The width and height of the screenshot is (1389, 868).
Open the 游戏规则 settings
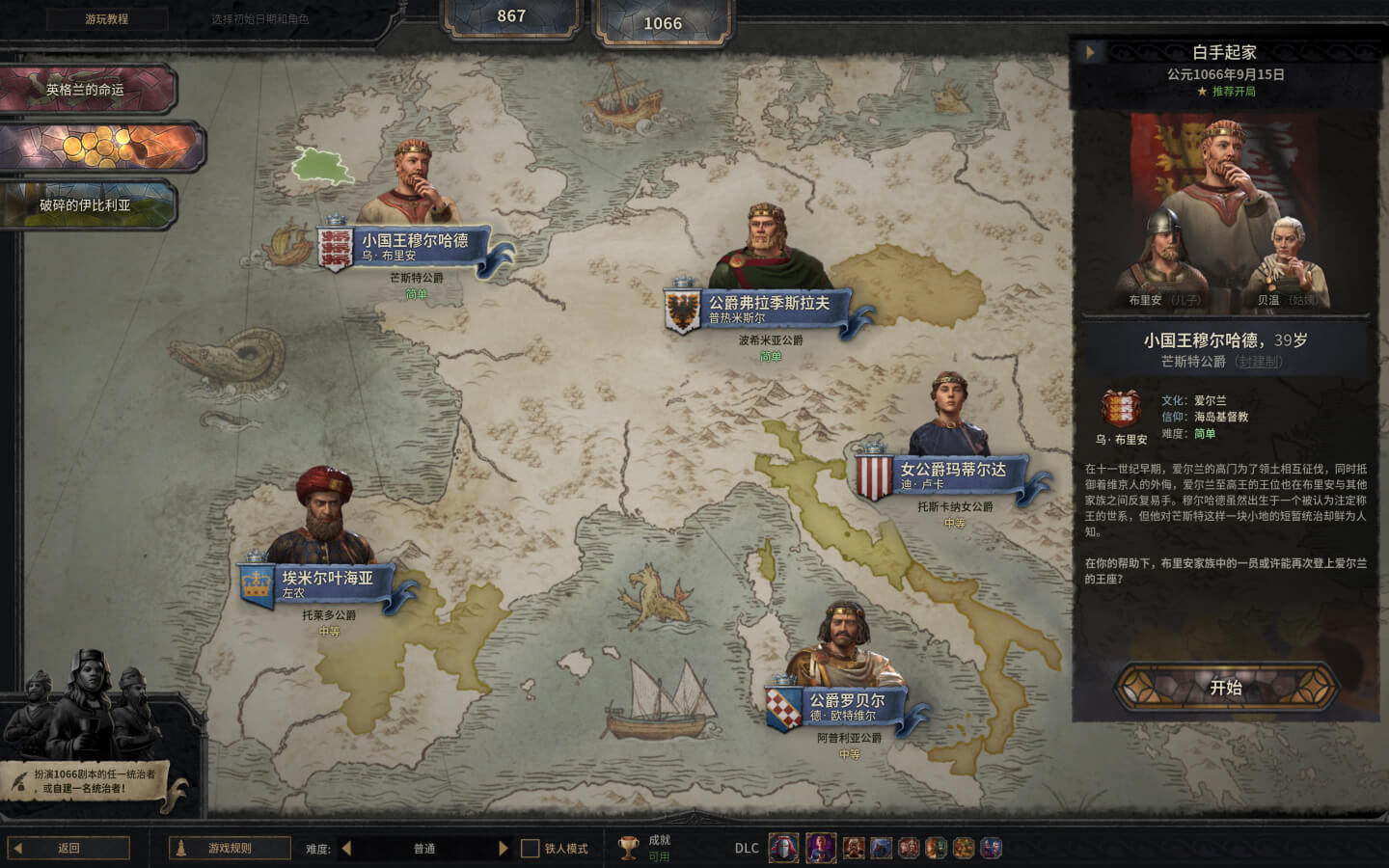click(x=228, y=848)
